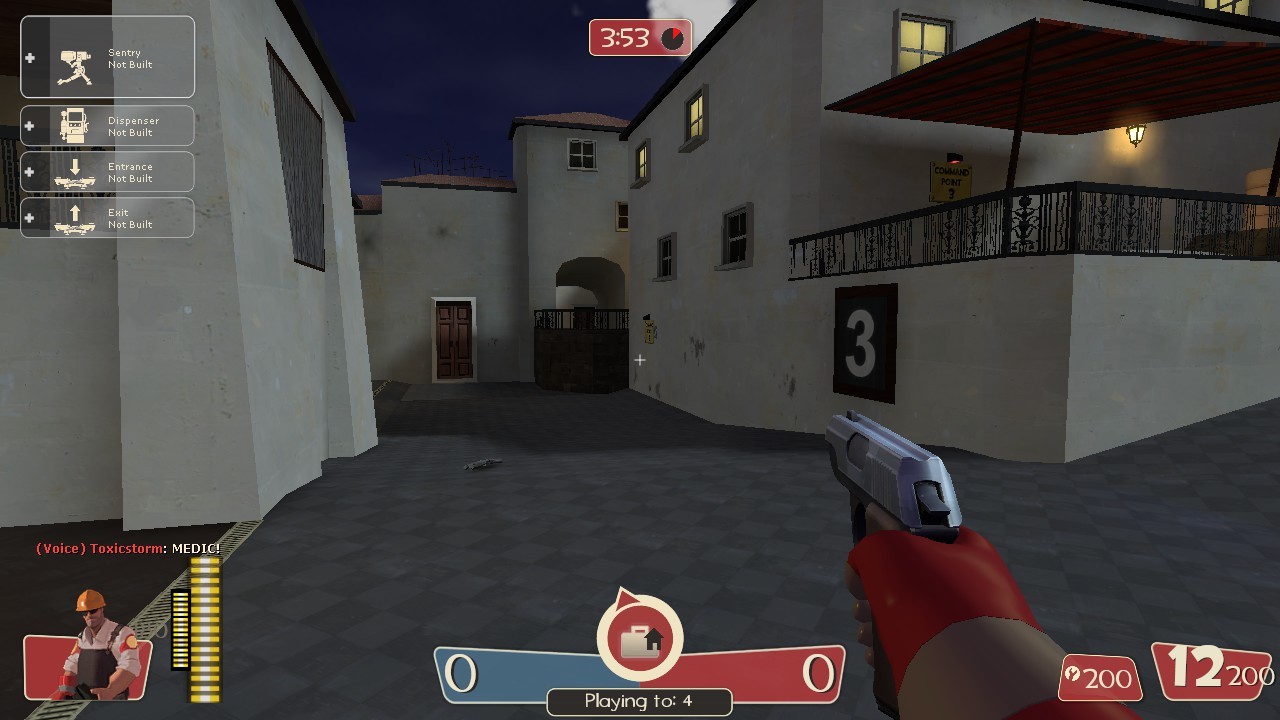This screenshot has height=720, width=1280.
Task: Open the Dispenser entry in the build panel
Action: tap(108, 125)
